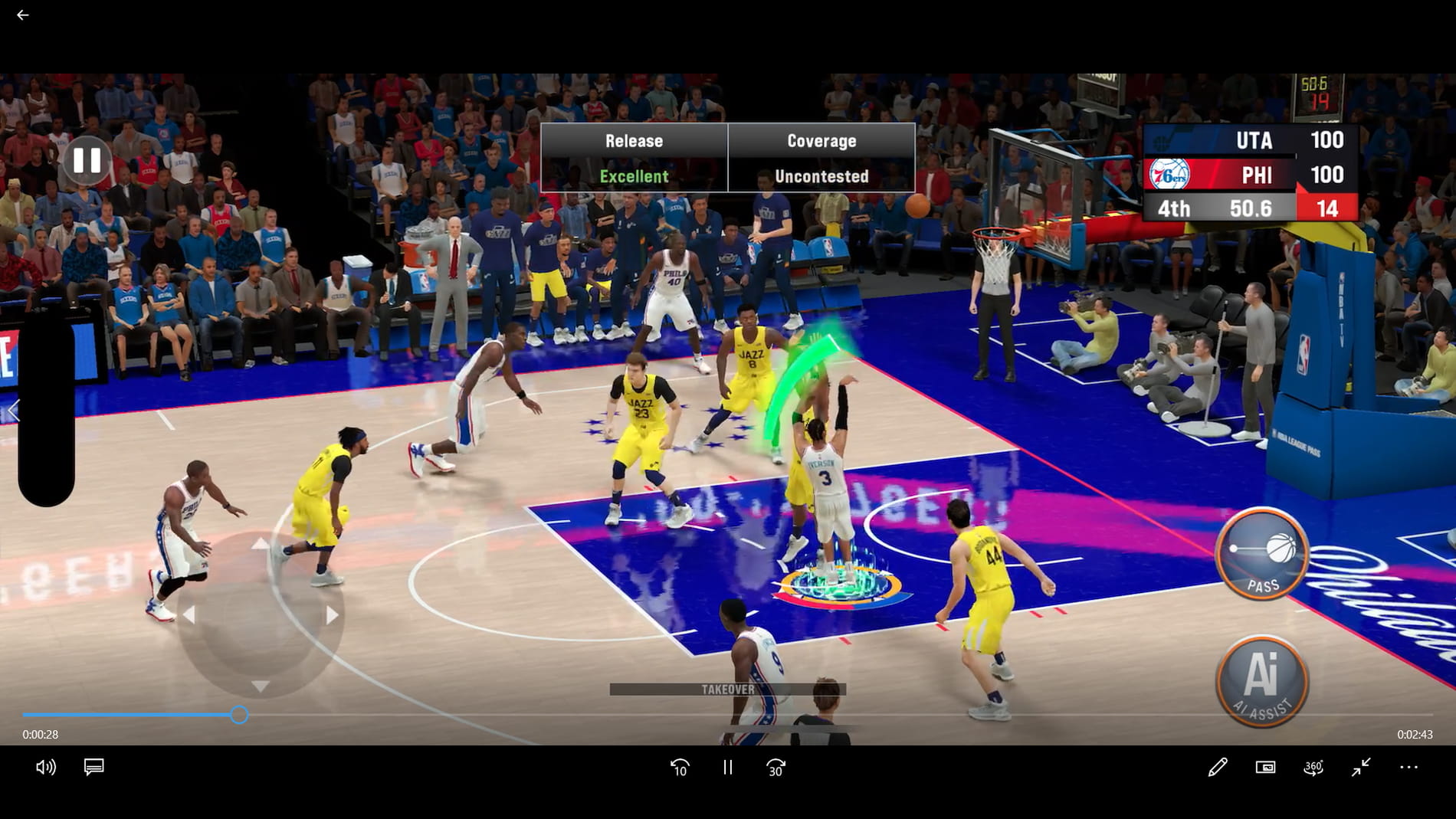Viewport: 1456px width, 819px height.
Task: Toggle closed captions on
Action: coord(93,767)
